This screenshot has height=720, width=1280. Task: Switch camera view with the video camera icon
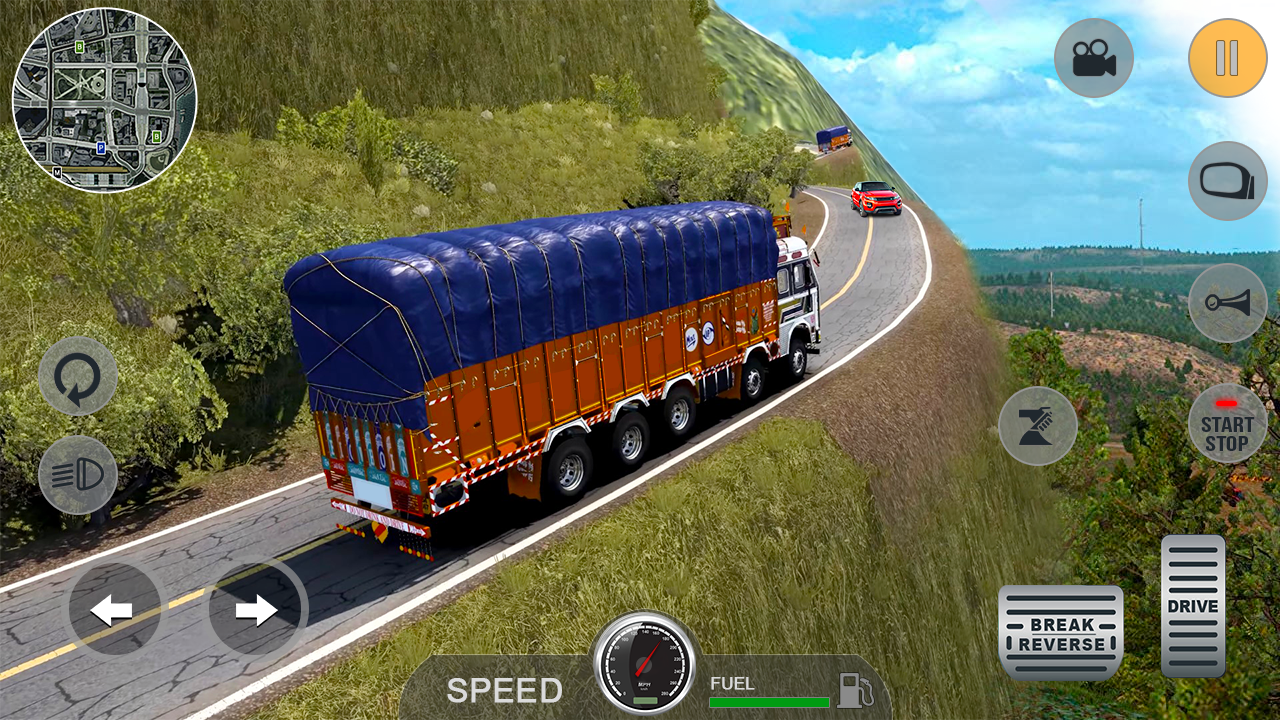1093,57
